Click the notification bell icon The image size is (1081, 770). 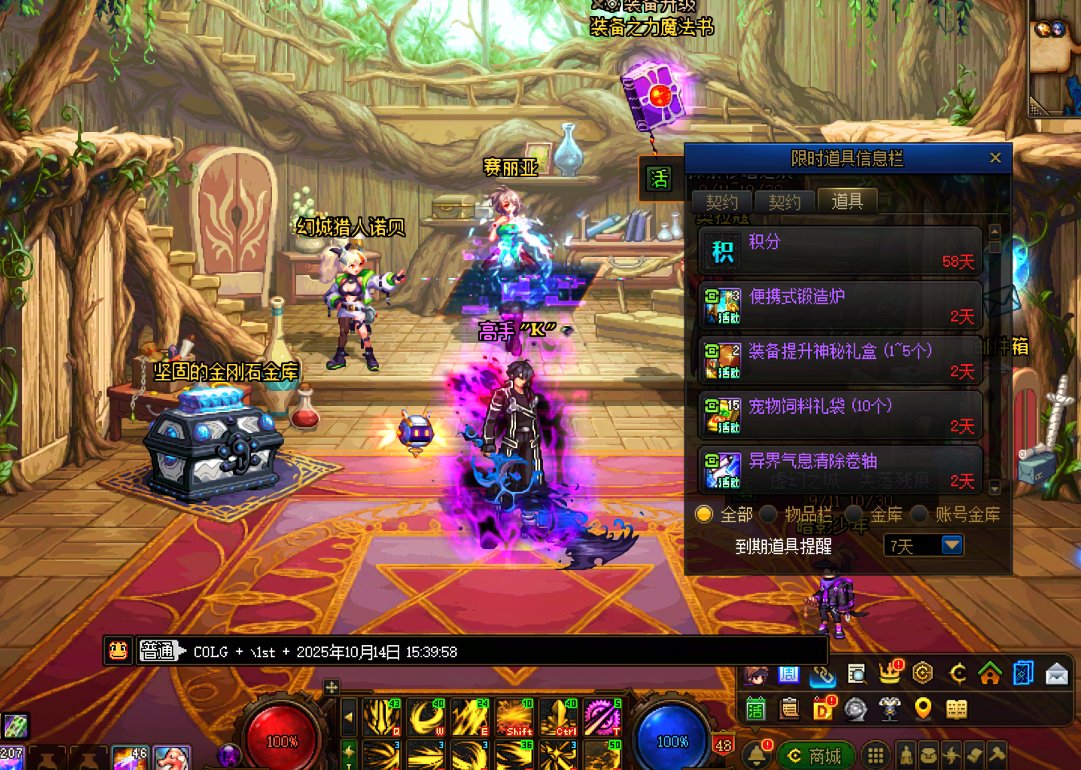coord(757,755)
